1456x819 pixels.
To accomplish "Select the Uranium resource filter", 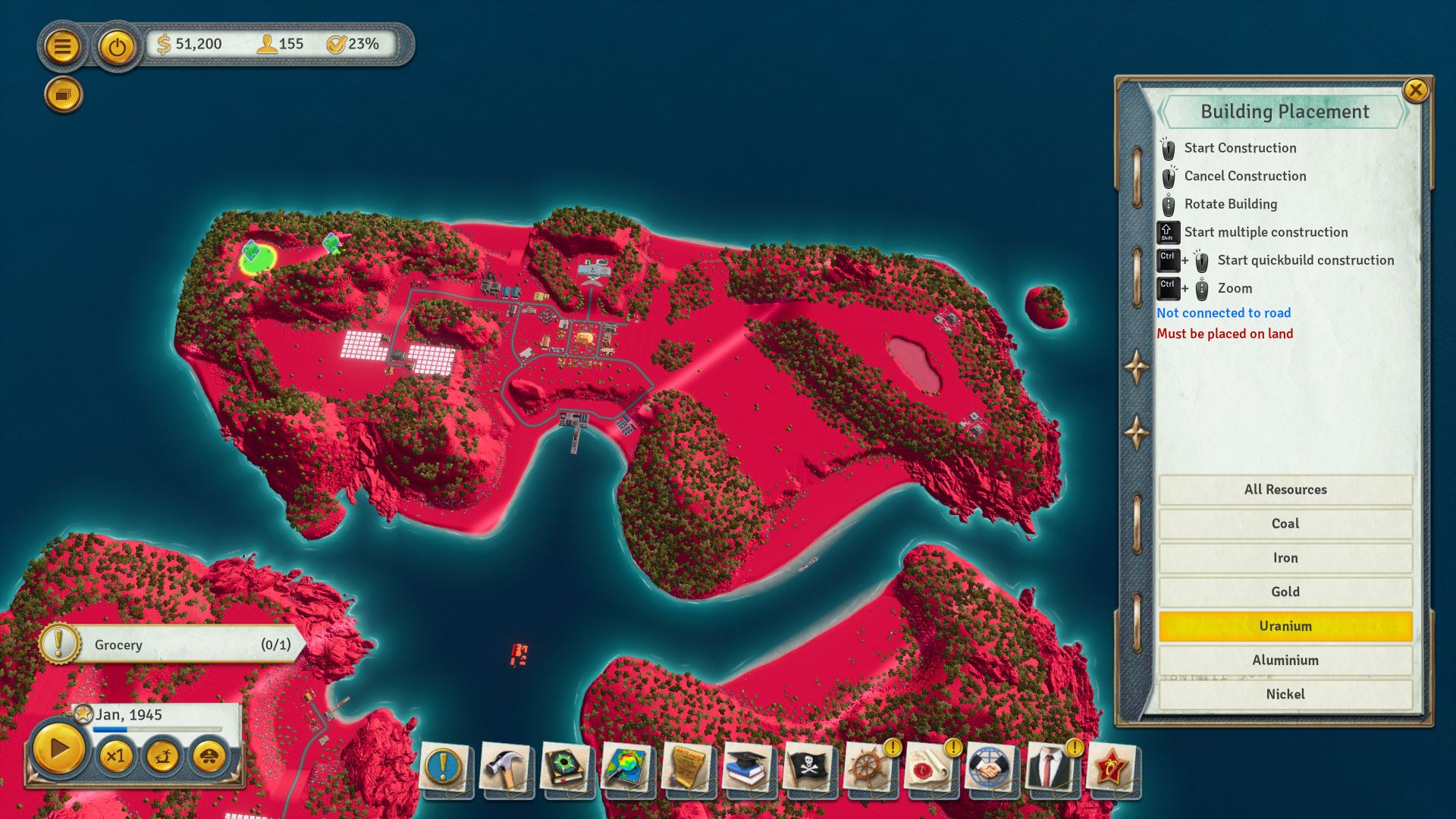I will pos(1285,626).
